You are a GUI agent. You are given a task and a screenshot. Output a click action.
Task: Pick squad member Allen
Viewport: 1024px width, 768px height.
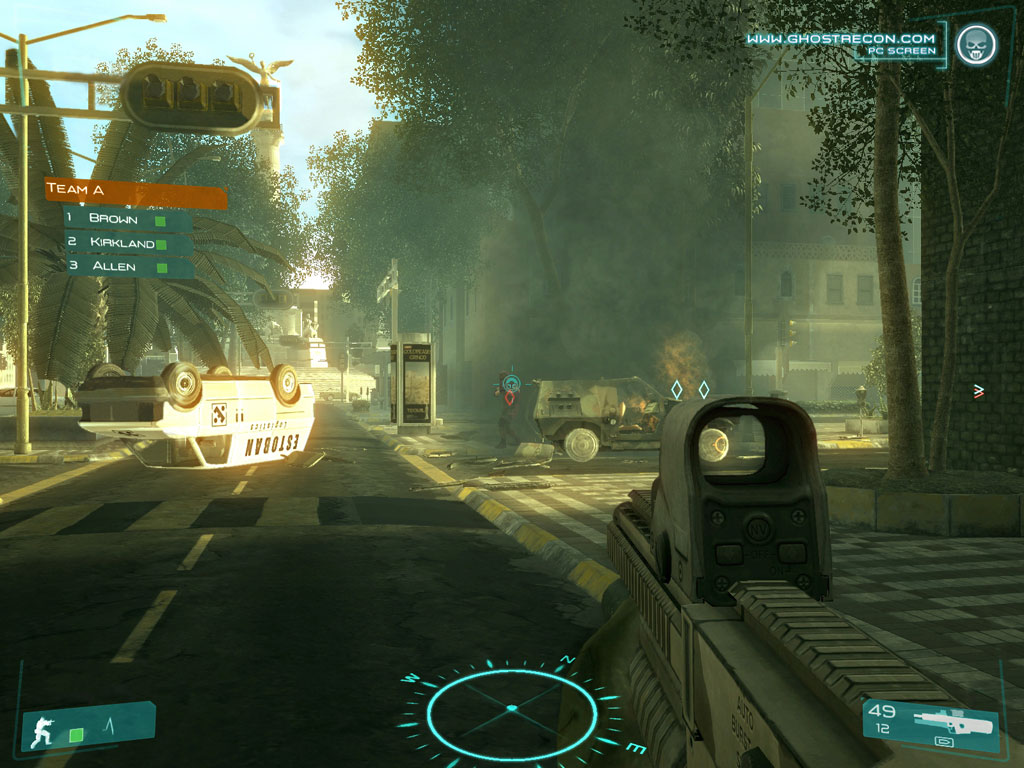[x=127, y=267]
